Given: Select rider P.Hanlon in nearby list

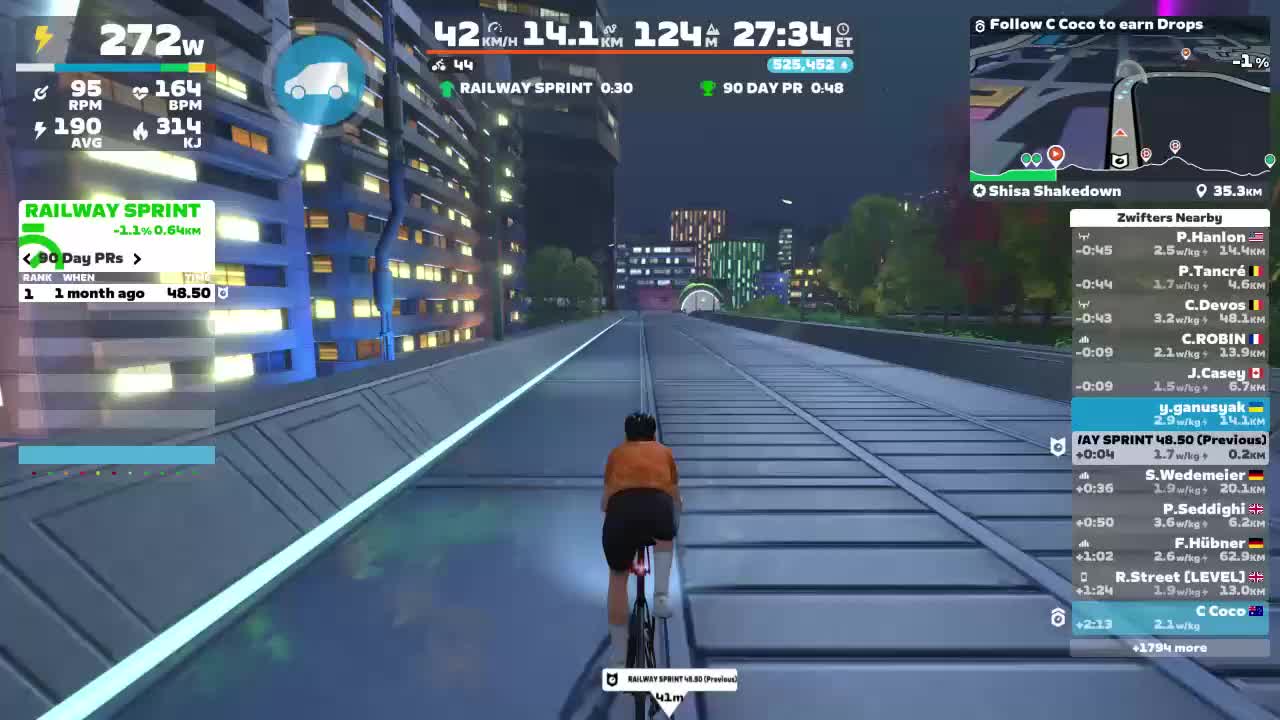Looking at the screenshot, I should coord(1205,237).
